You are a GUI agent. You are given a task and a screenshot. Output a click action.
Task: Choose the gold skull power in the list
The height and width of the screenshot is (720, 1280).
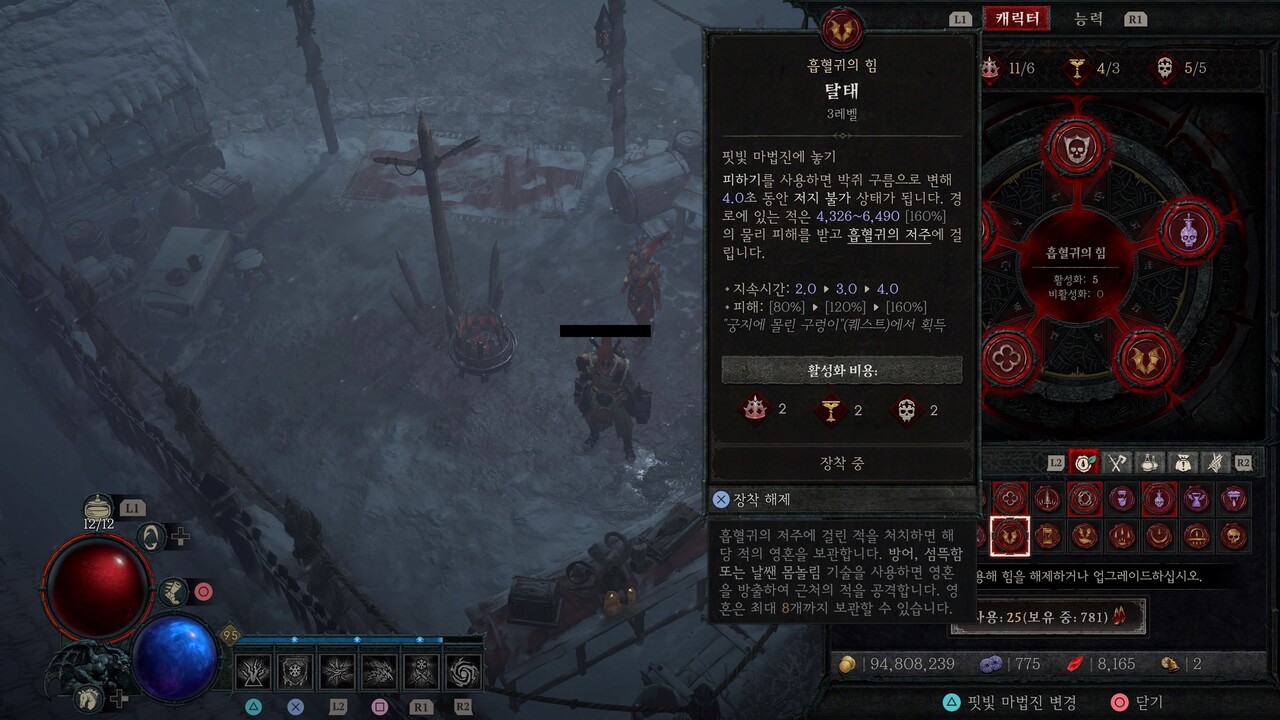(x=1234, y=537)
